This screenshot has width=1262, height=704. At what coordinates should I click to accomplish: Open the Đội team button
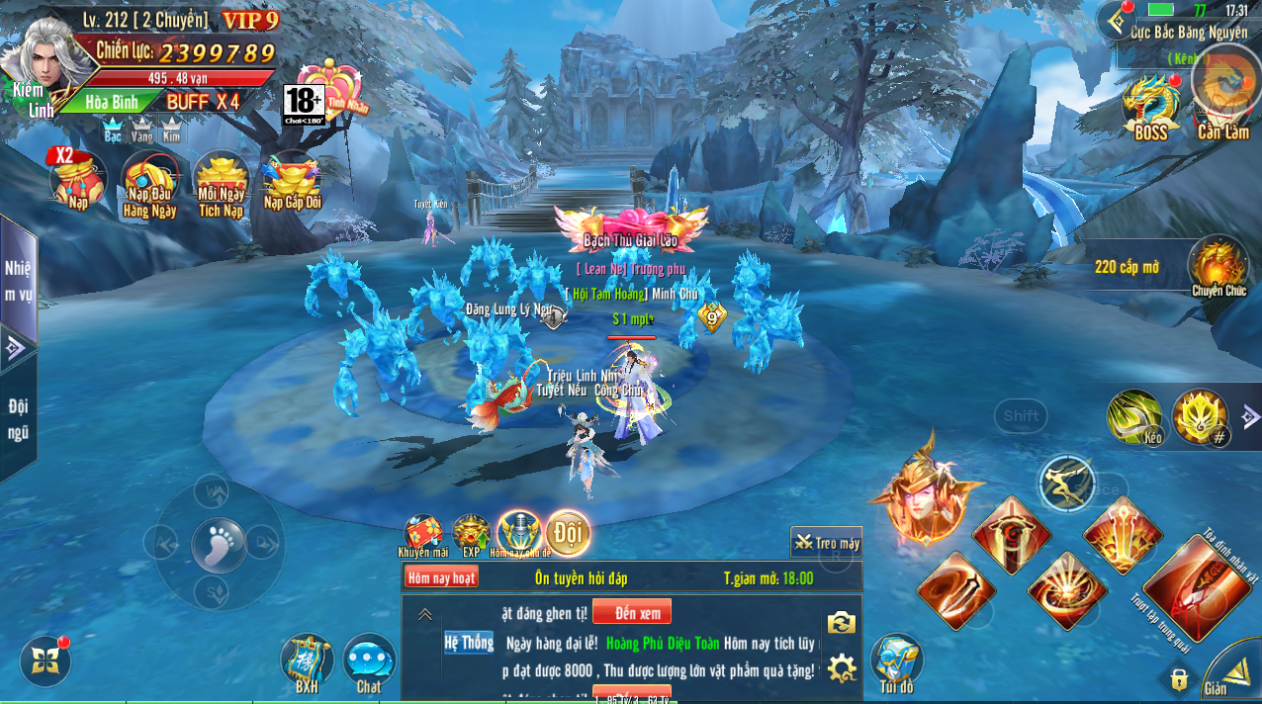pyautogui.click(x=568, y=532)
